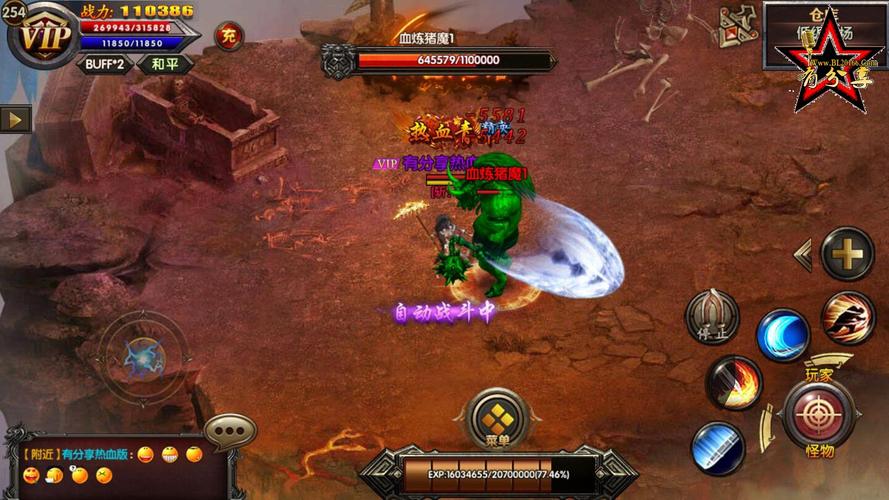Switch targeting to 玩家 players
The height and width of the screenshot is (500, 889).
click(x=819, y=373)
